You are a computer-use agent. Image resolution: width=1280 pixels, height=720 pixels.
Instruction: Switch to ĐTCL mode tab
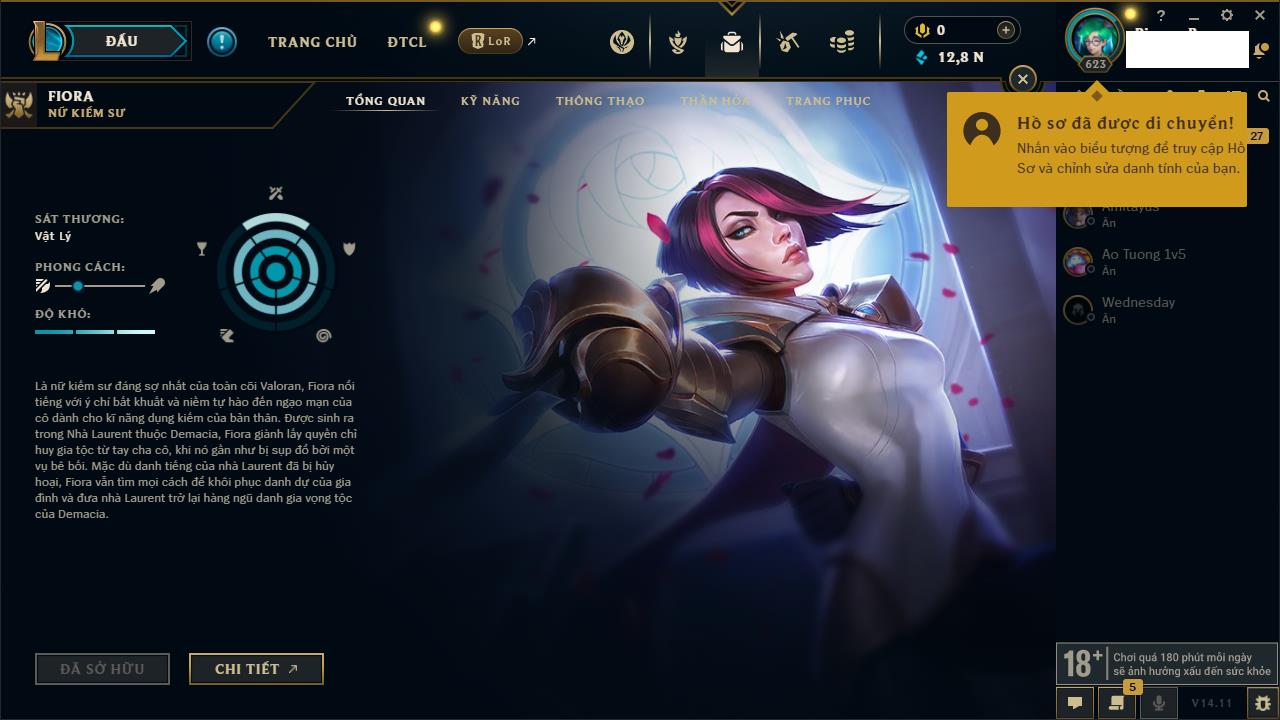407,42
